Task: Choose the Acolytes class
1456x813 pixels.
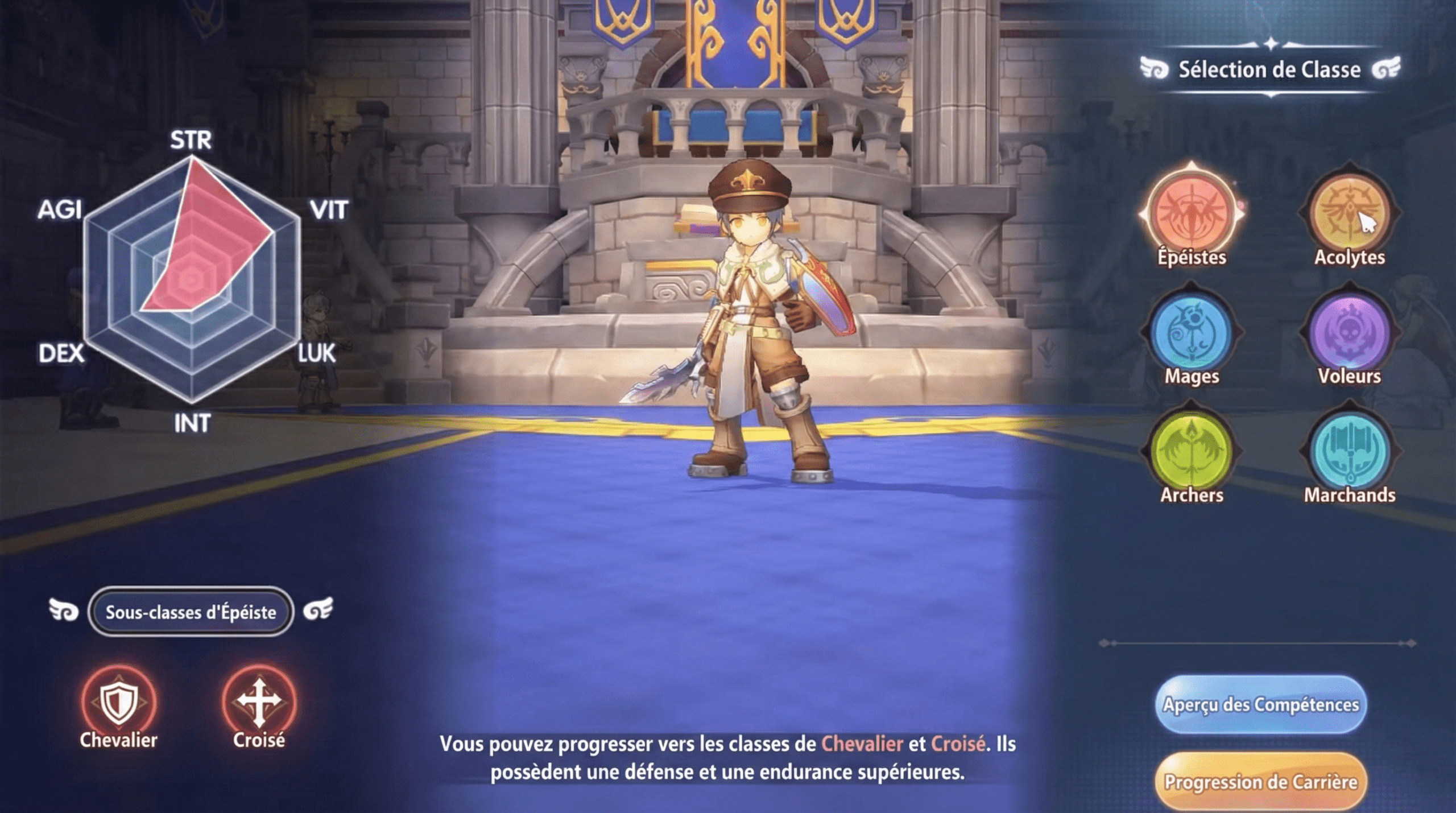Action: pyautogui.click(x=1349, y=213)
